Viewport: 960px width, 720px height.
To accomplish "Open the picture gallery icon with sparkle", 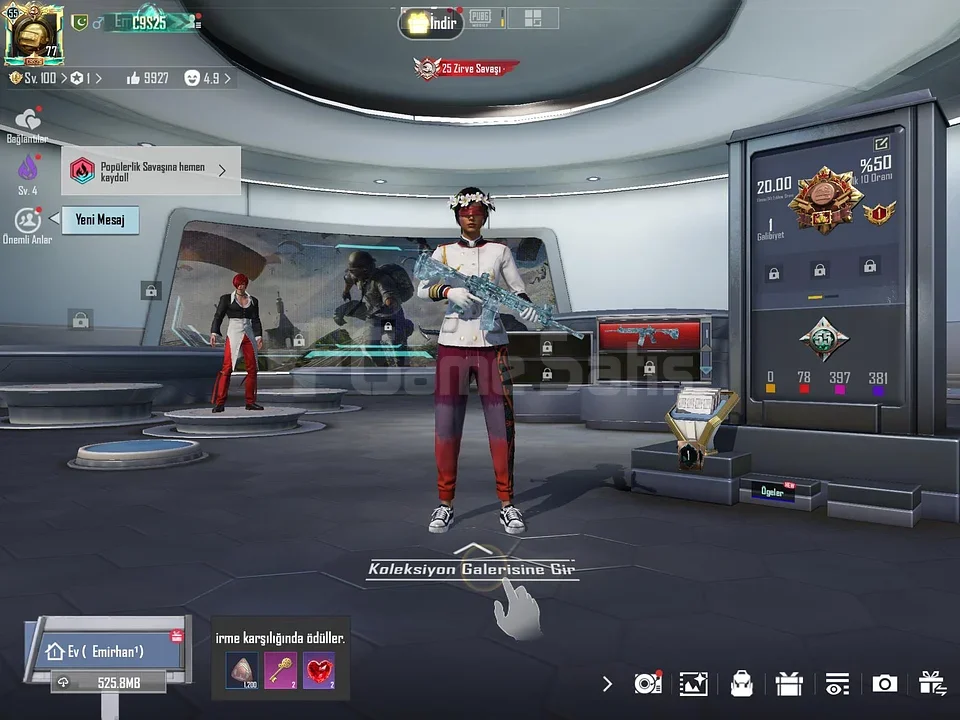I will coord(693,684).
